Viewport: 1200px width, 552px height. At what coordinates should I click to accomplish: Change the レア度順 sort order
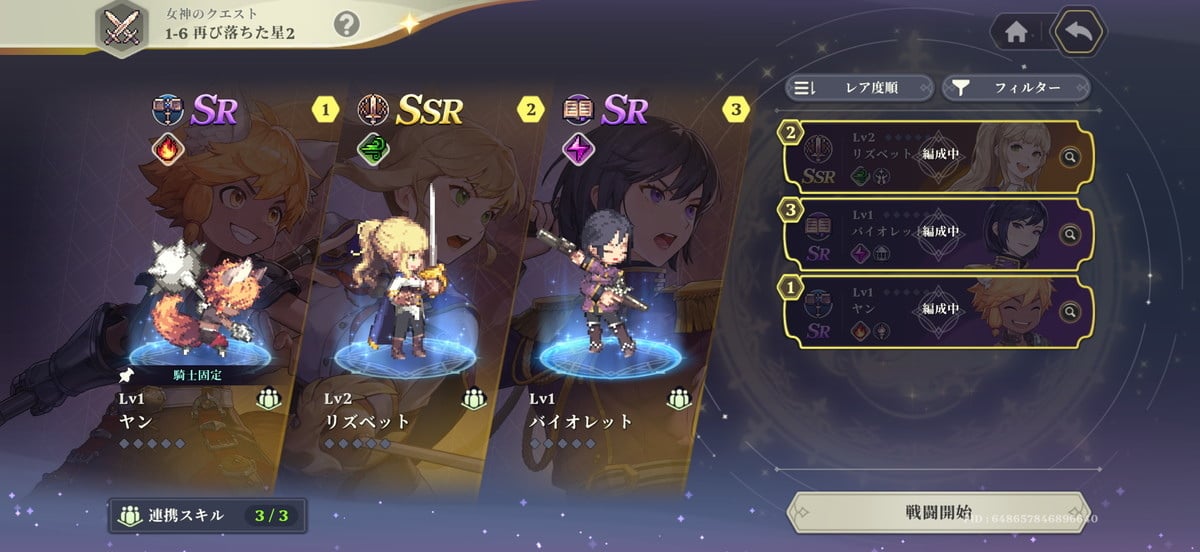pos(859,88)
